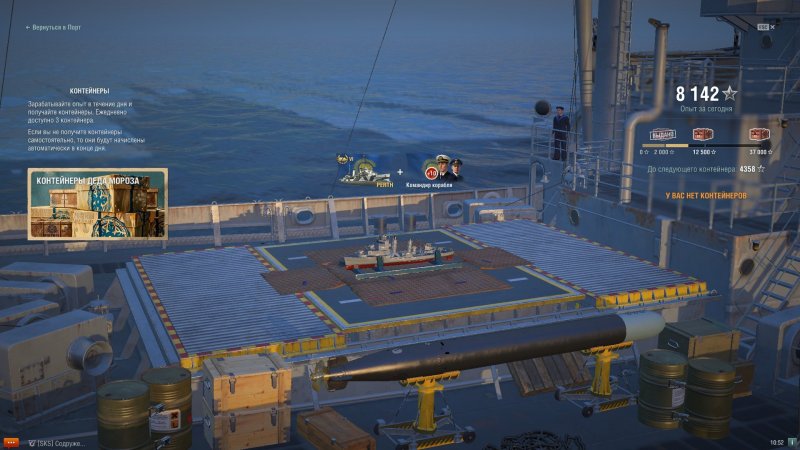Select the ship commander reward portrait

point(443,168)
